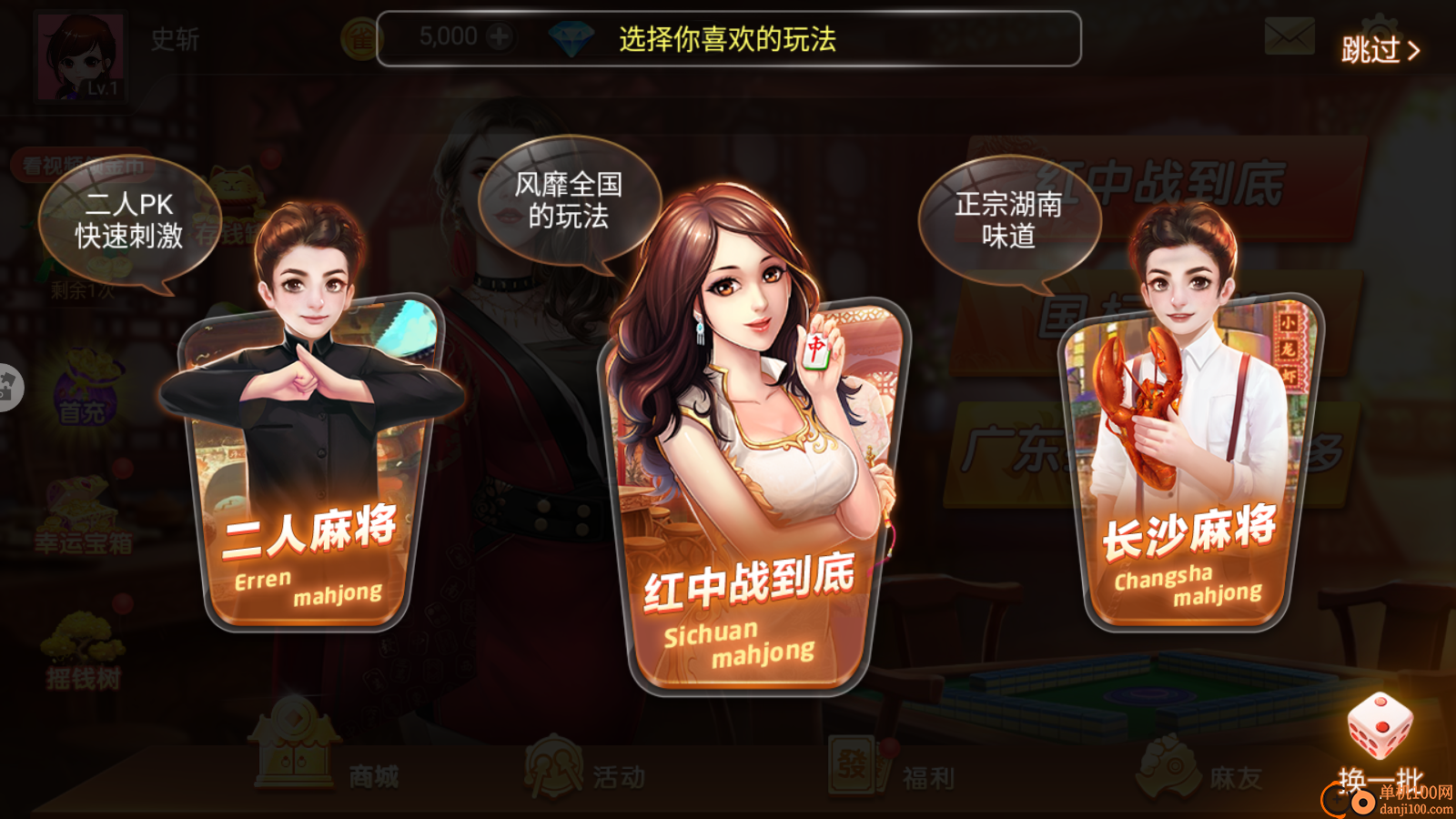Click the 正宗湖南味道 speech bubble
Screen dimensions: 1456x819
click(1010, 218)
